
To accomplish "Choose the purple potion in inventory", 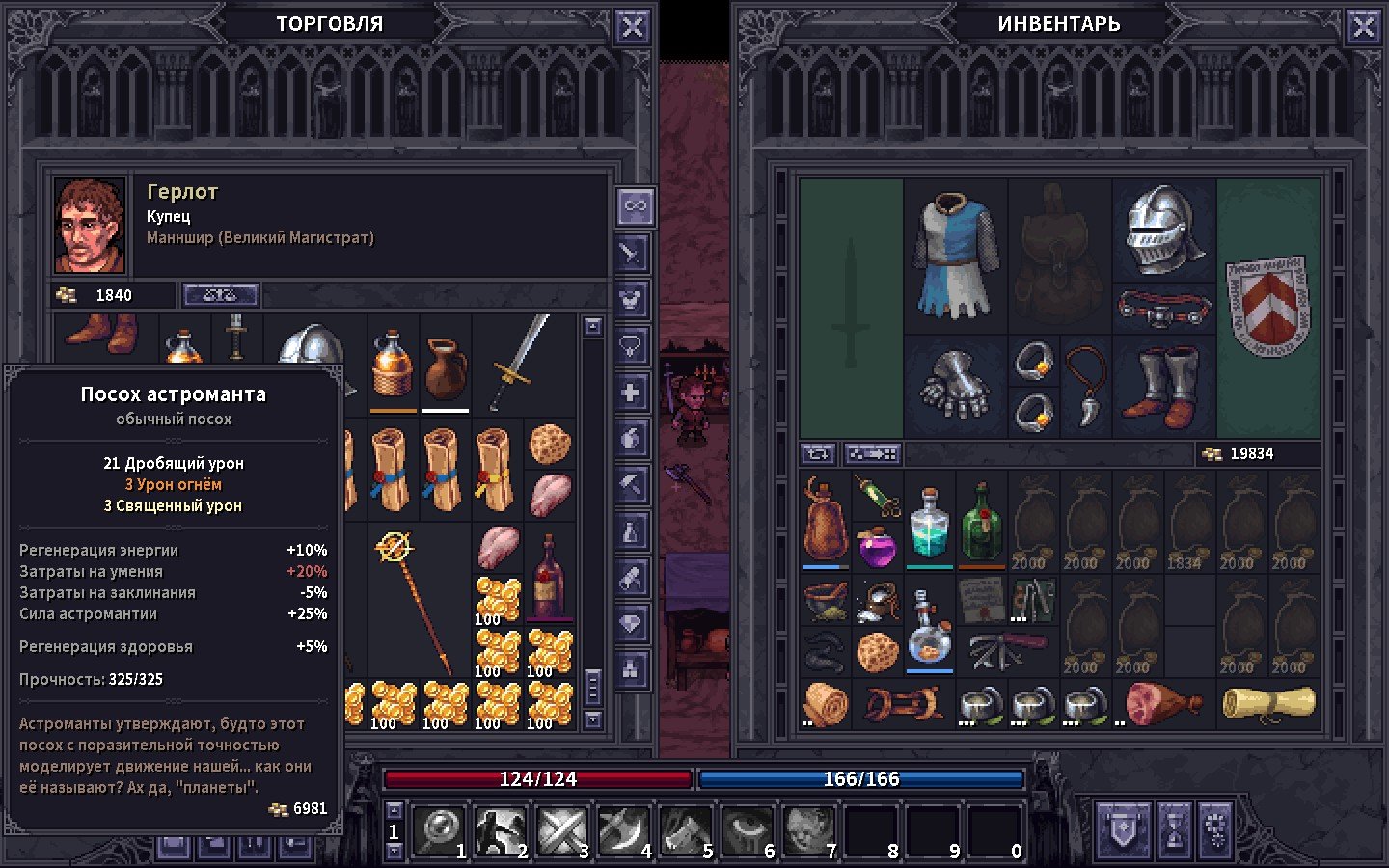I will point(877,548).
